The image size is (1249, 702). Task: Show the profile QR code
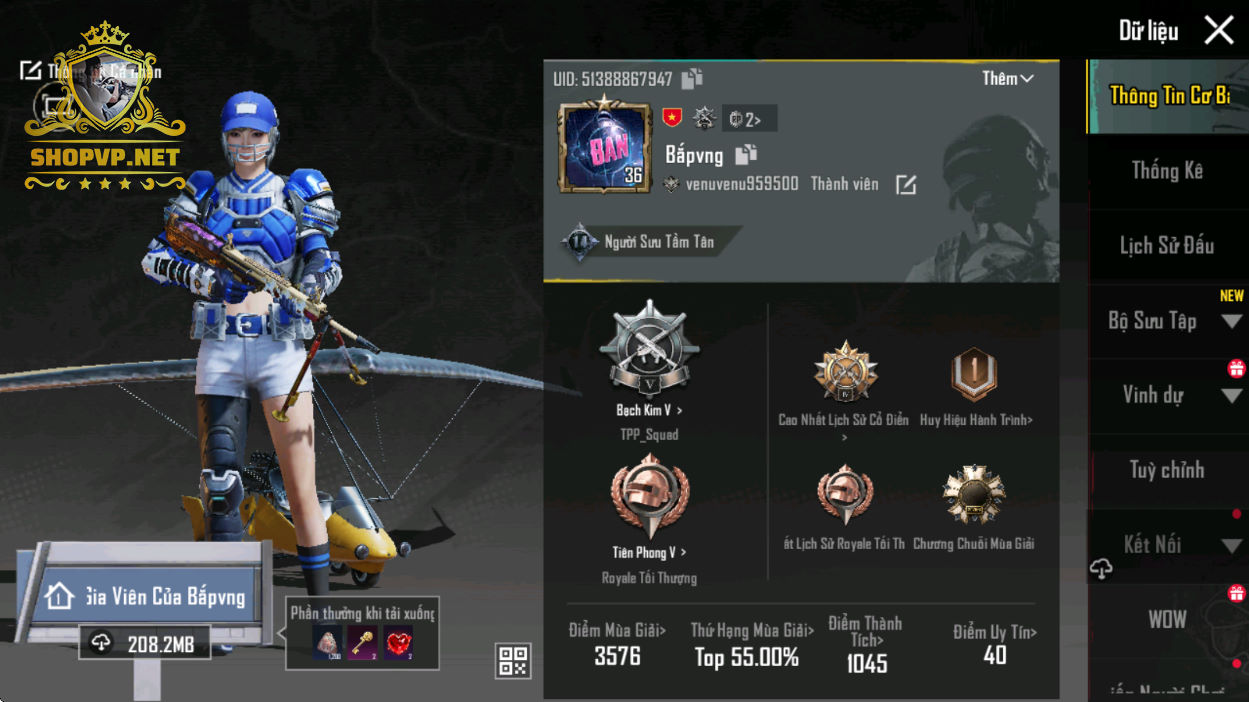[513, 661]
